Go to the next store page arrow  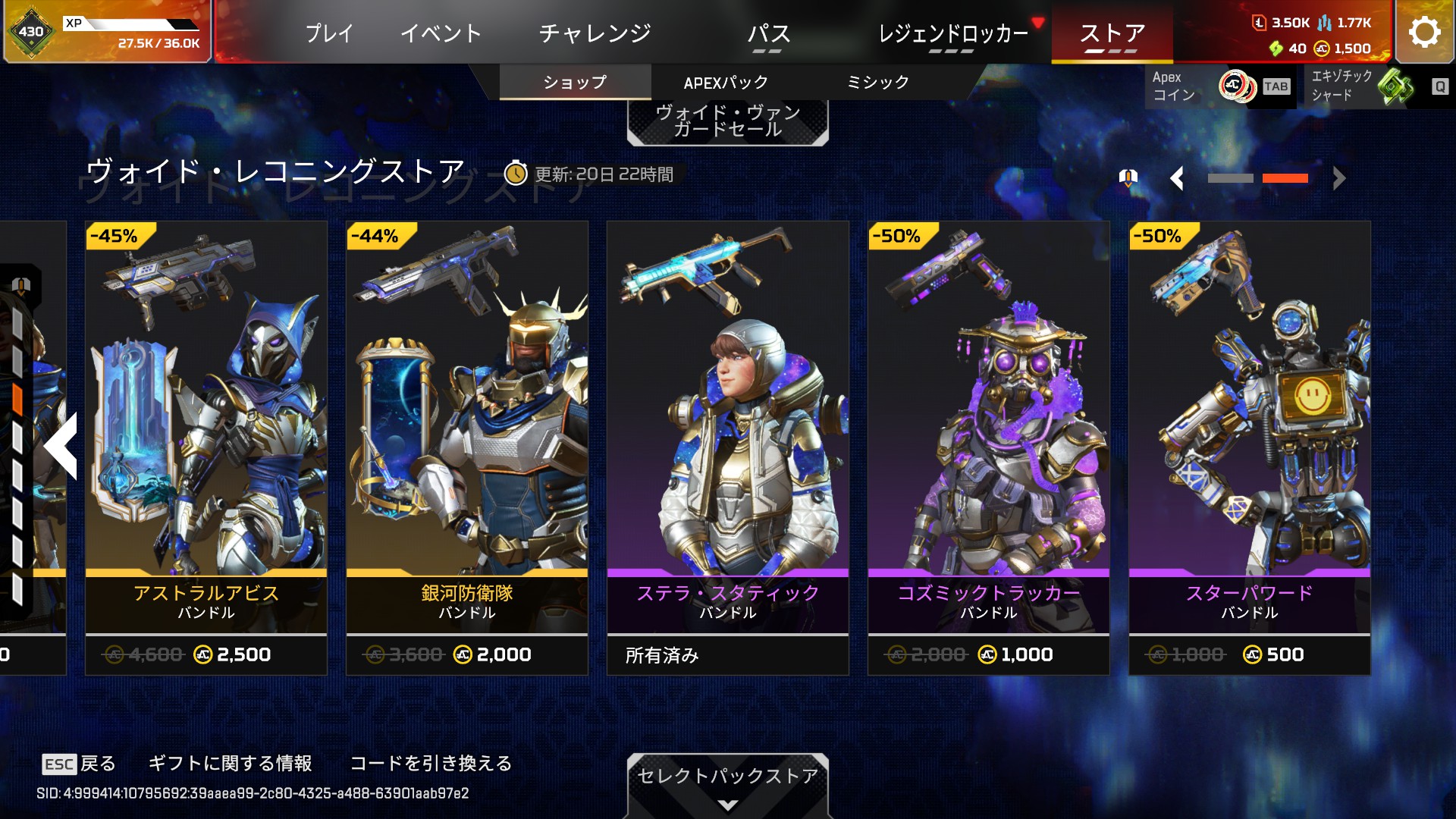pyautogui.click(x=1339, y=179)
